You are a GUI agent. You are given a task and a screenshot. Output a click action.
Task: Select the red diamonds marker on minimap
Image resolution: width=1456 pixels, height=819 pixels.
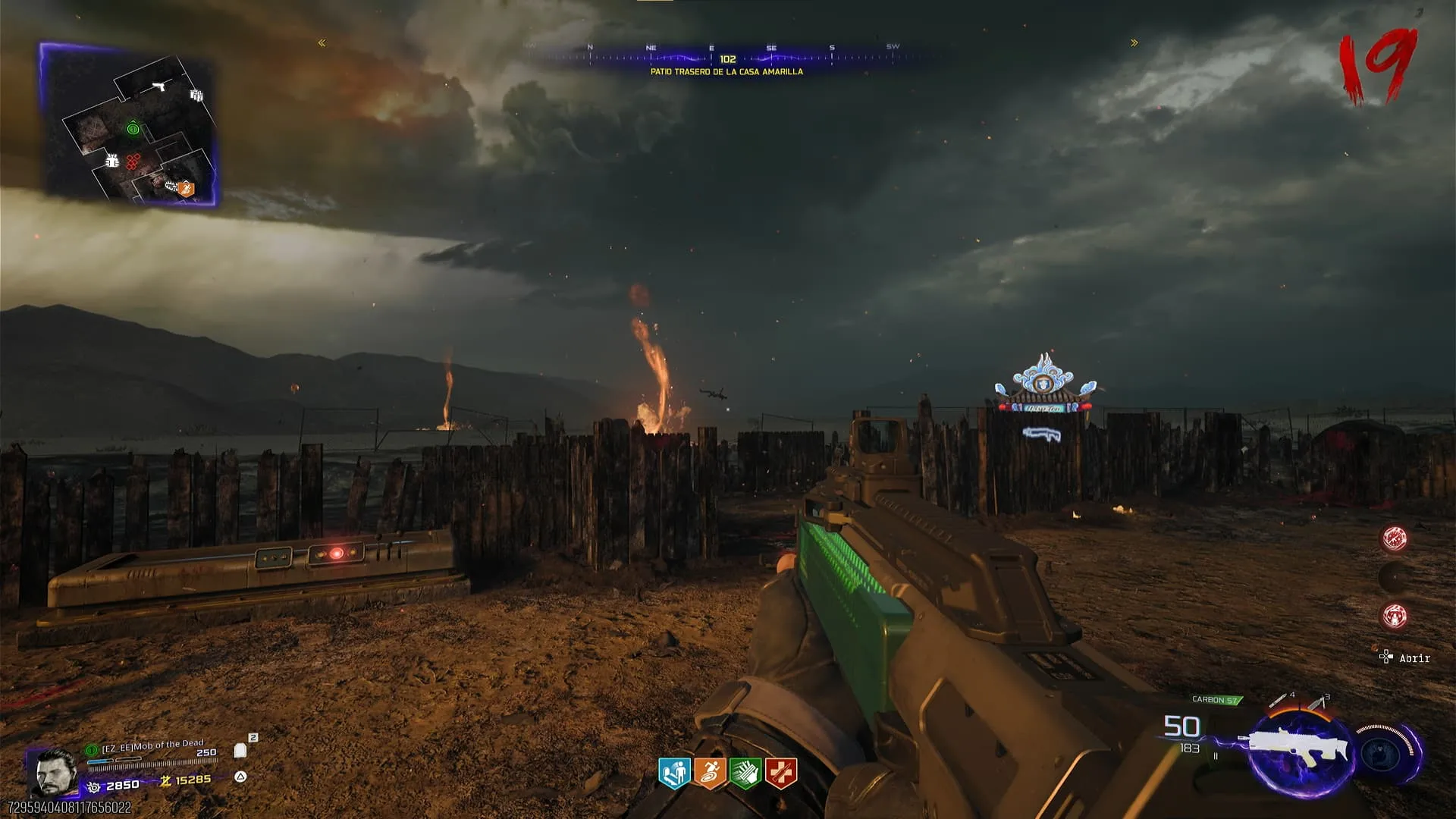(x=133, y=161)
